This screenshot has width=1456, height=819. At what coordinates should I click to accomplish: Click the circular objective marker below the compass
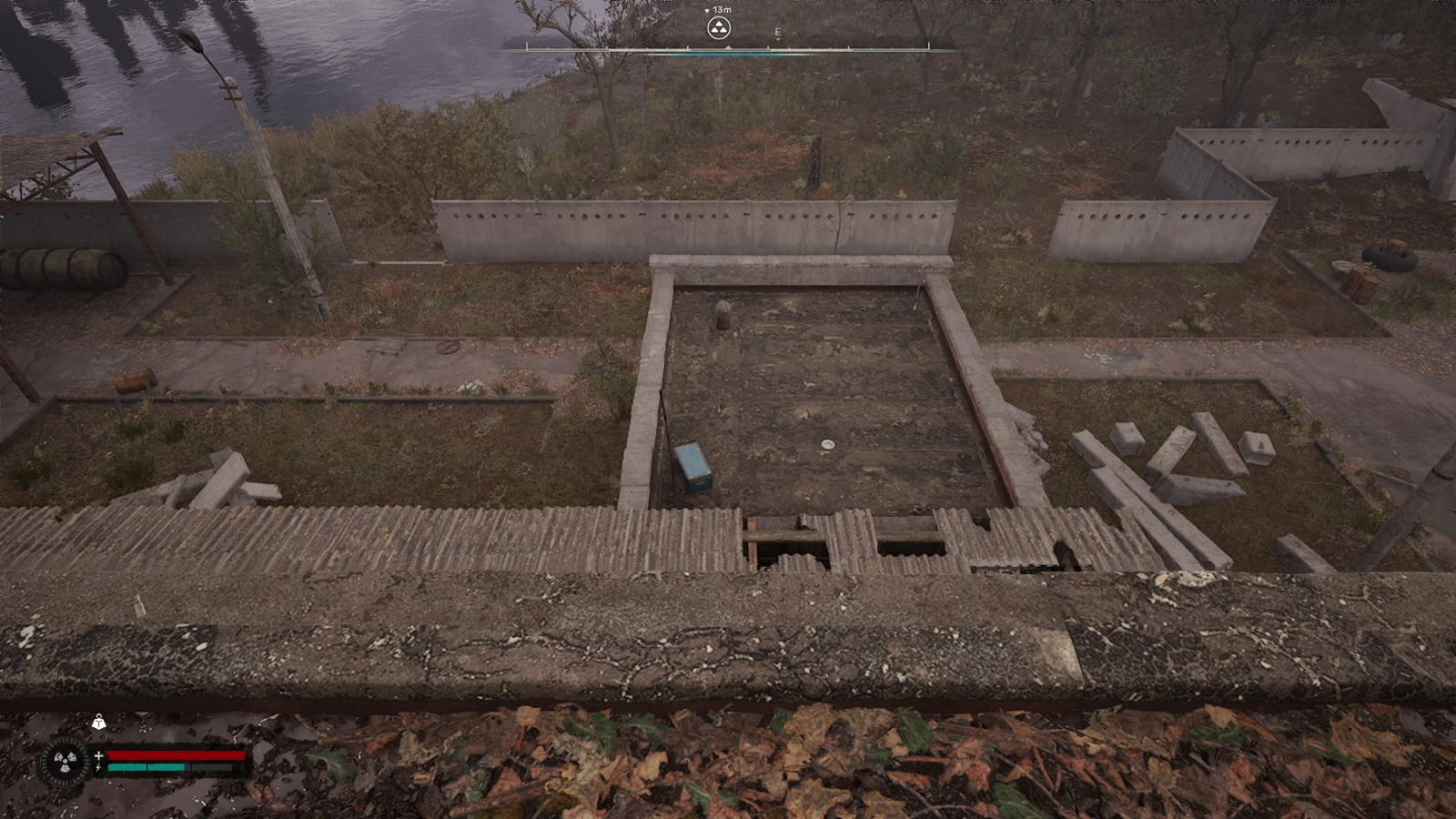(x=718, y=28)
